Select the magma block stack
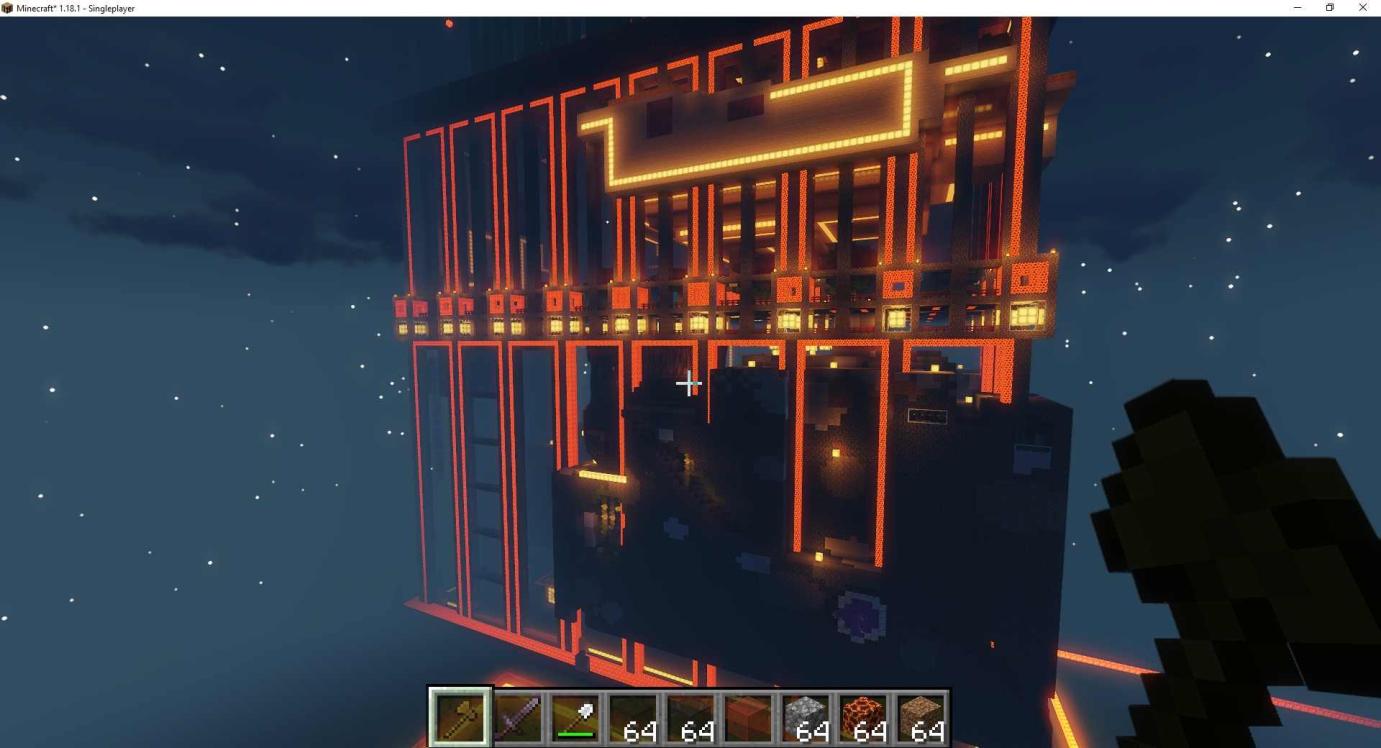The width and height of the screenshot is (1381, 748). [x=864, y=717]
